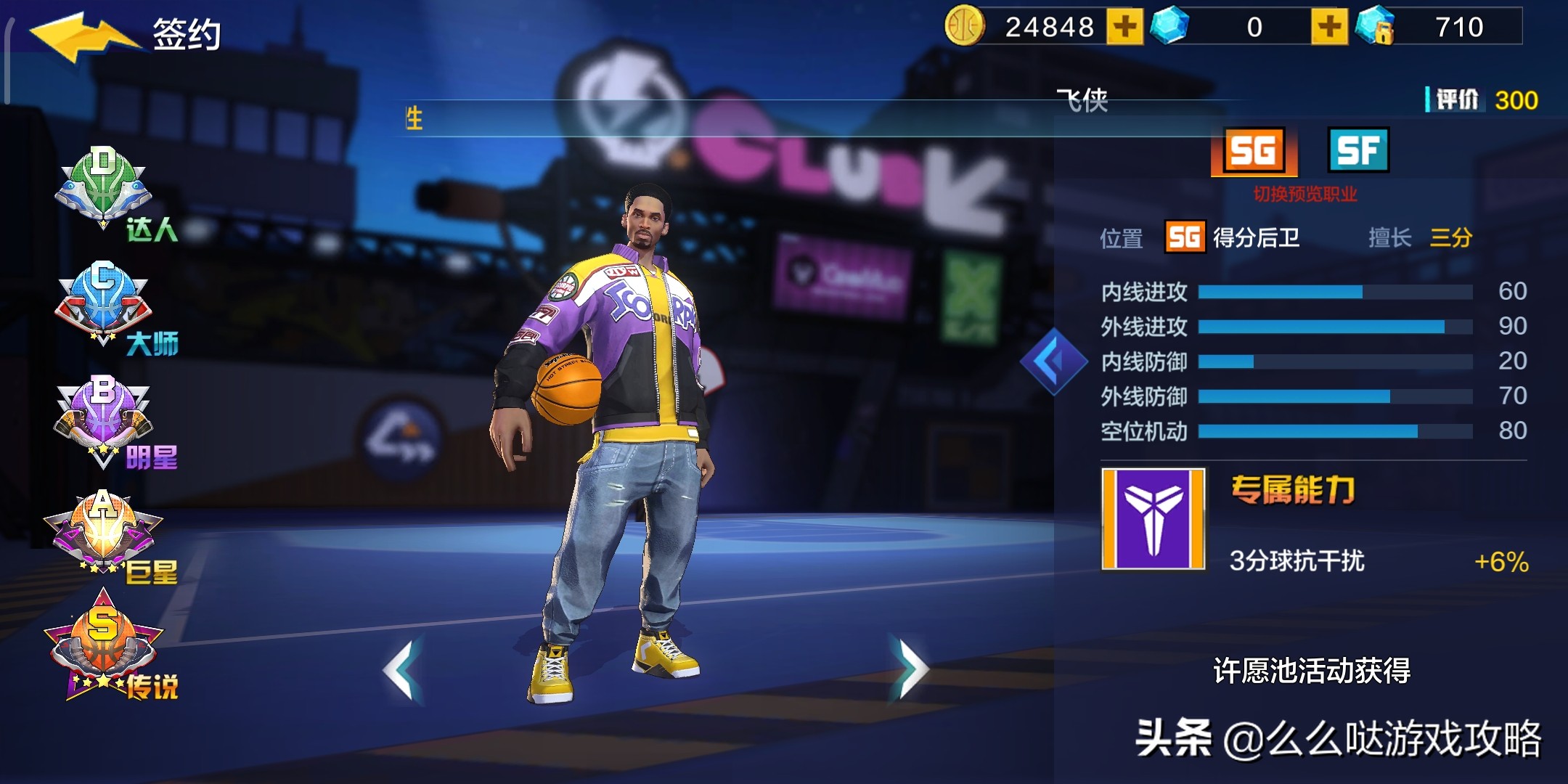Viewport: 1568px width, 784px height.
Task: View previous player with left arrow
Action: tap(401, 669)
